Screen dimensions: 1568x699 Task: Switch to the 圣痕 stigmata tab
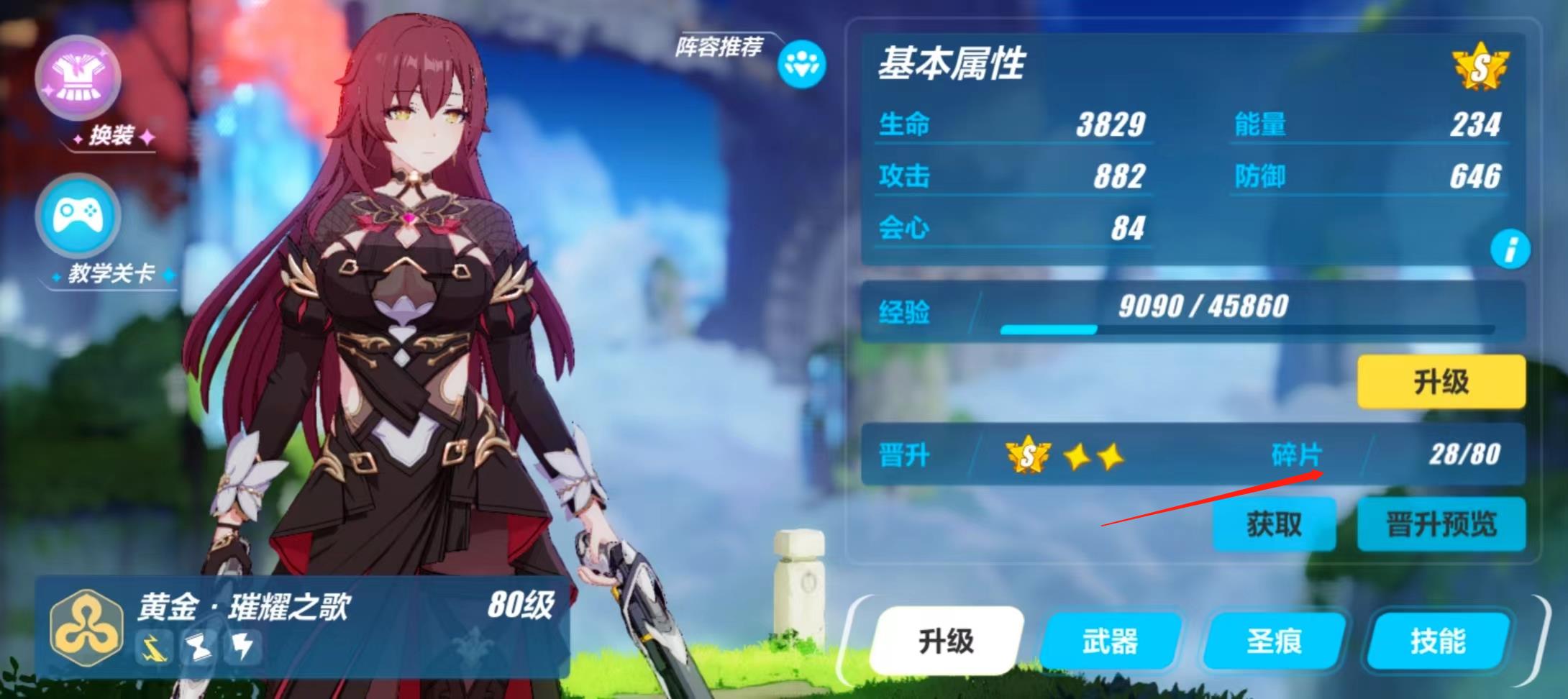tap(1274, 641)
